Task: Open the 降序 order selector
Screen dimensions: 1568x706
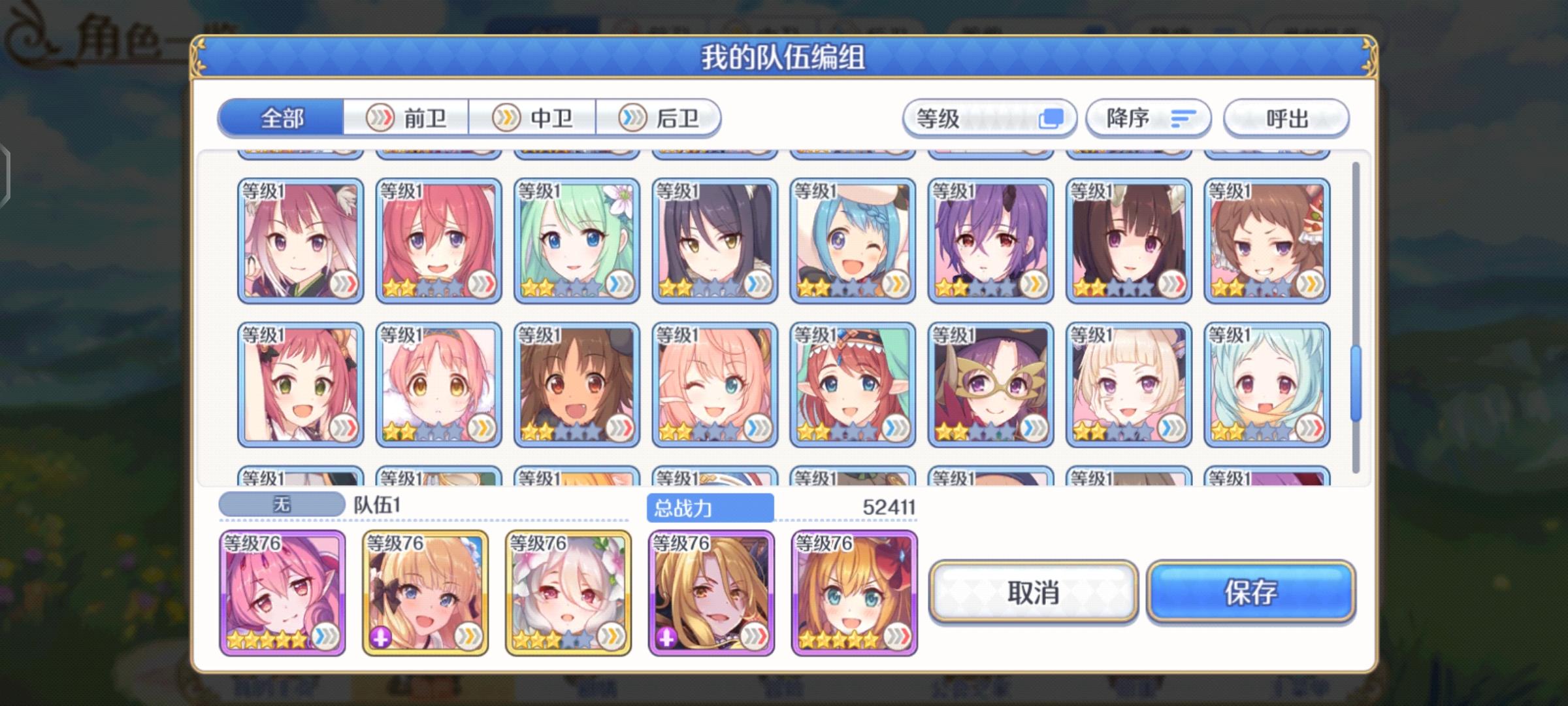Action: 1147,118
